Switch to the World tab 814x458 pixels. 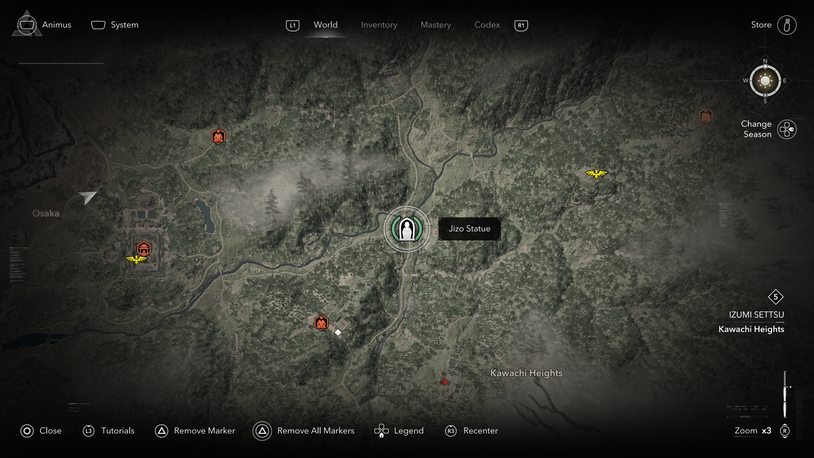tap(325, 25)
